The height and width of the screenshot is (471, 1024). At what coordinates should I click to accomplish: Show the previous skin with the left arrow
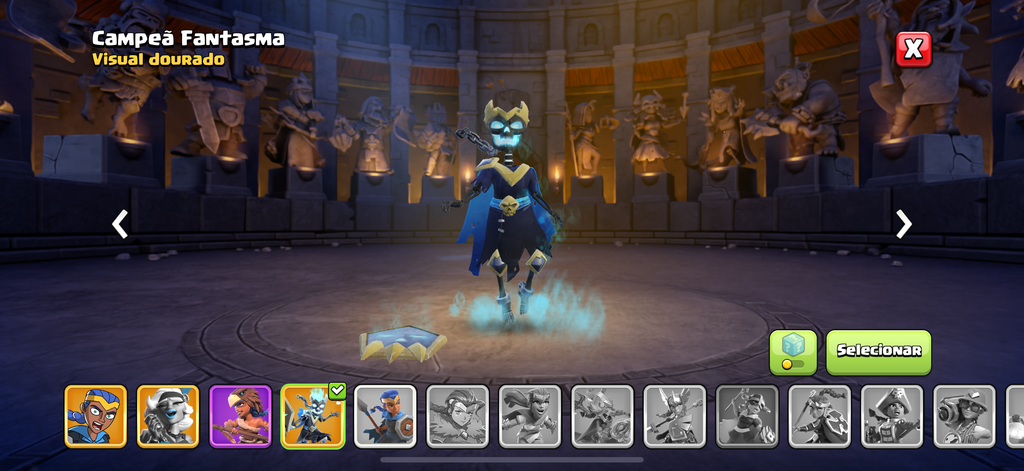pyautogui.click(x=120, y=224)
